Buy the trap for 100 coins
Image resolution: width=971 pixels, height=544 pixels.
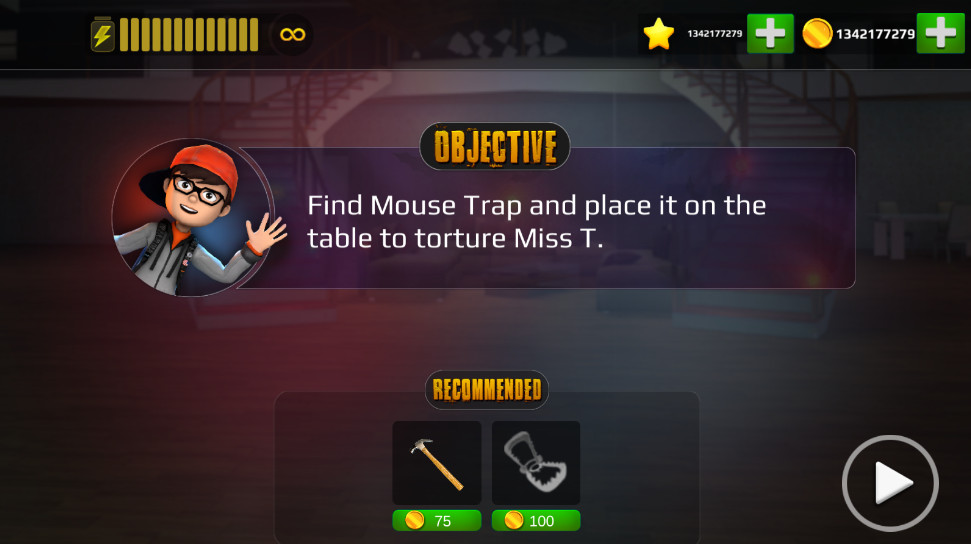pyautogui.click(x=536, y=521)
